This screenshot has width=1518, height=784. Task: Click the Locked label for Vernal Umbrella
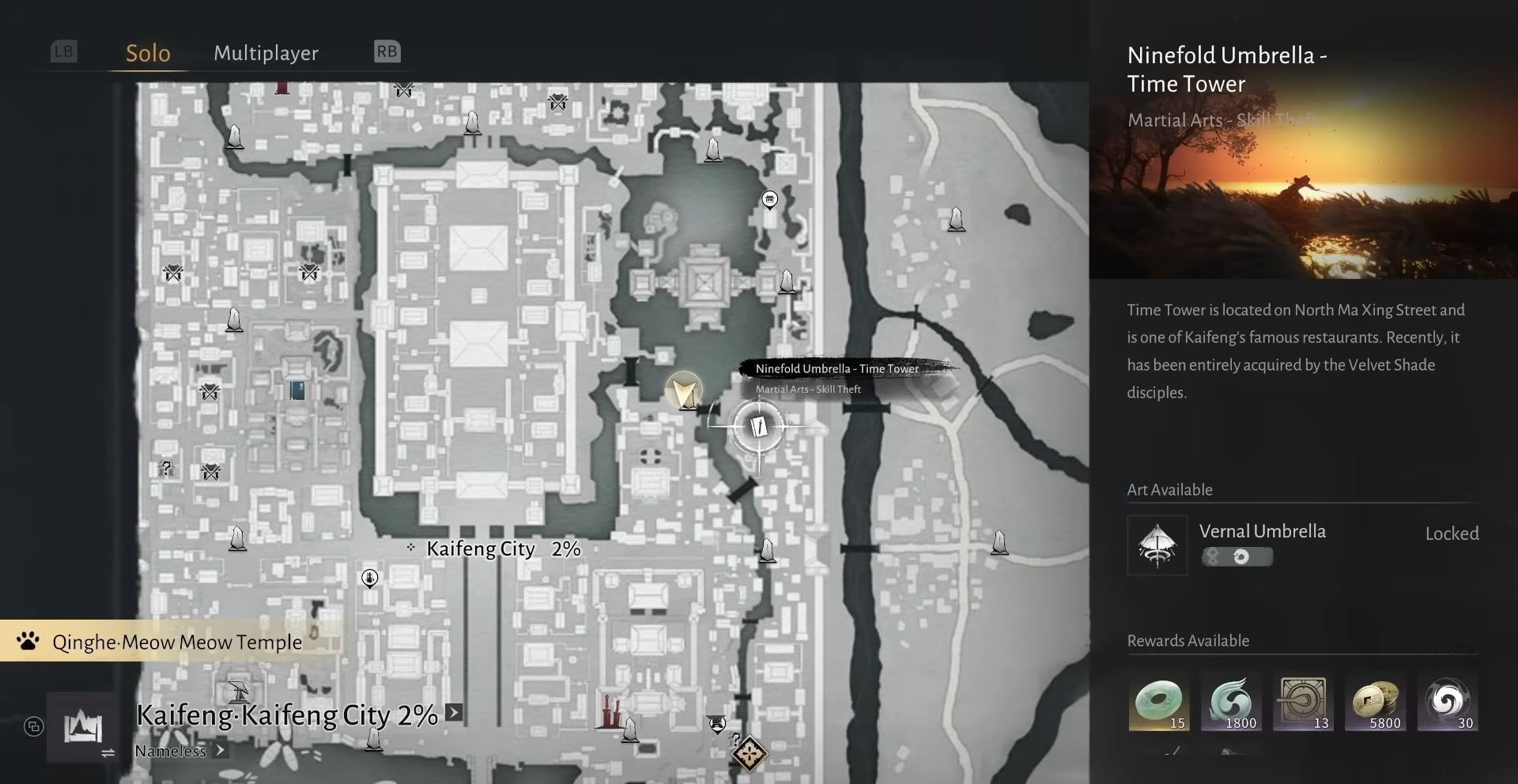coord(1452,534)
